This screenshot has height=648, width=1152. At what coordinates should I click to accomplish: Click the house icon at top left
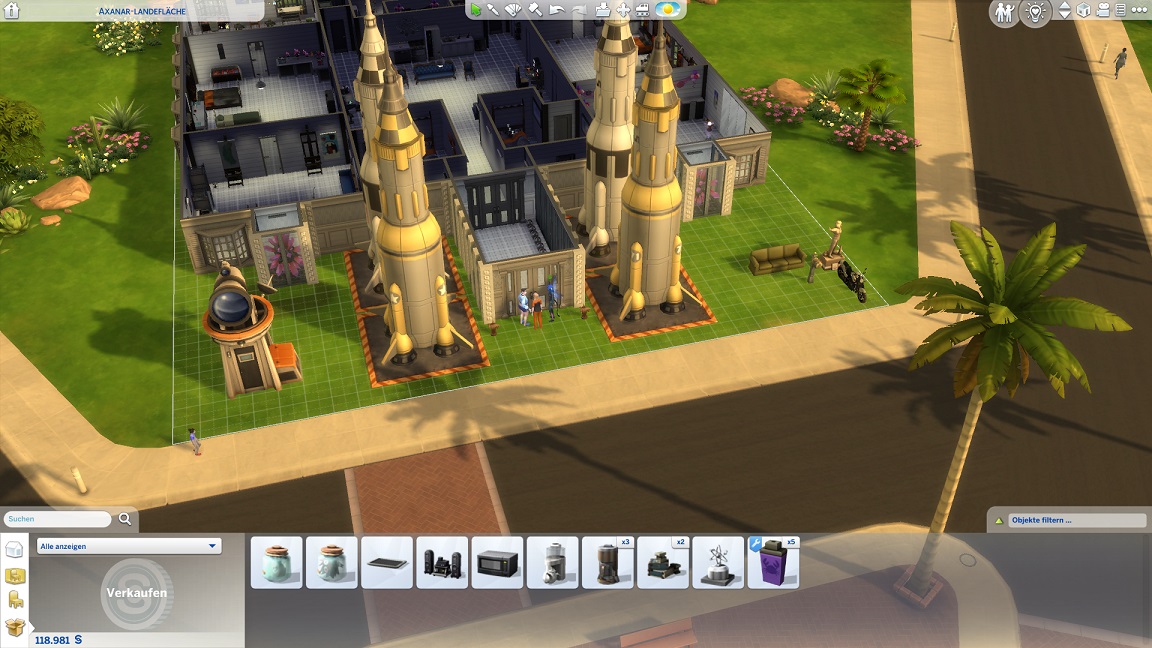[x=13, y=12]
